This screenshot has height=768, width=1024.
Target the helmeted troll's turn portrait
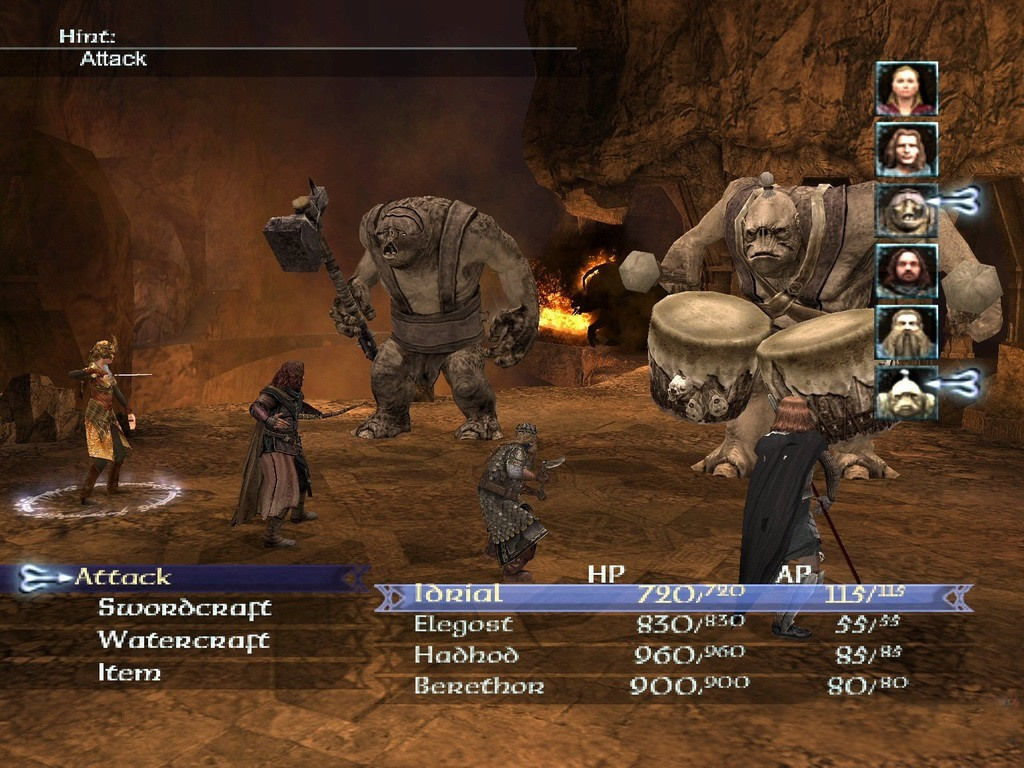(906, 394)
